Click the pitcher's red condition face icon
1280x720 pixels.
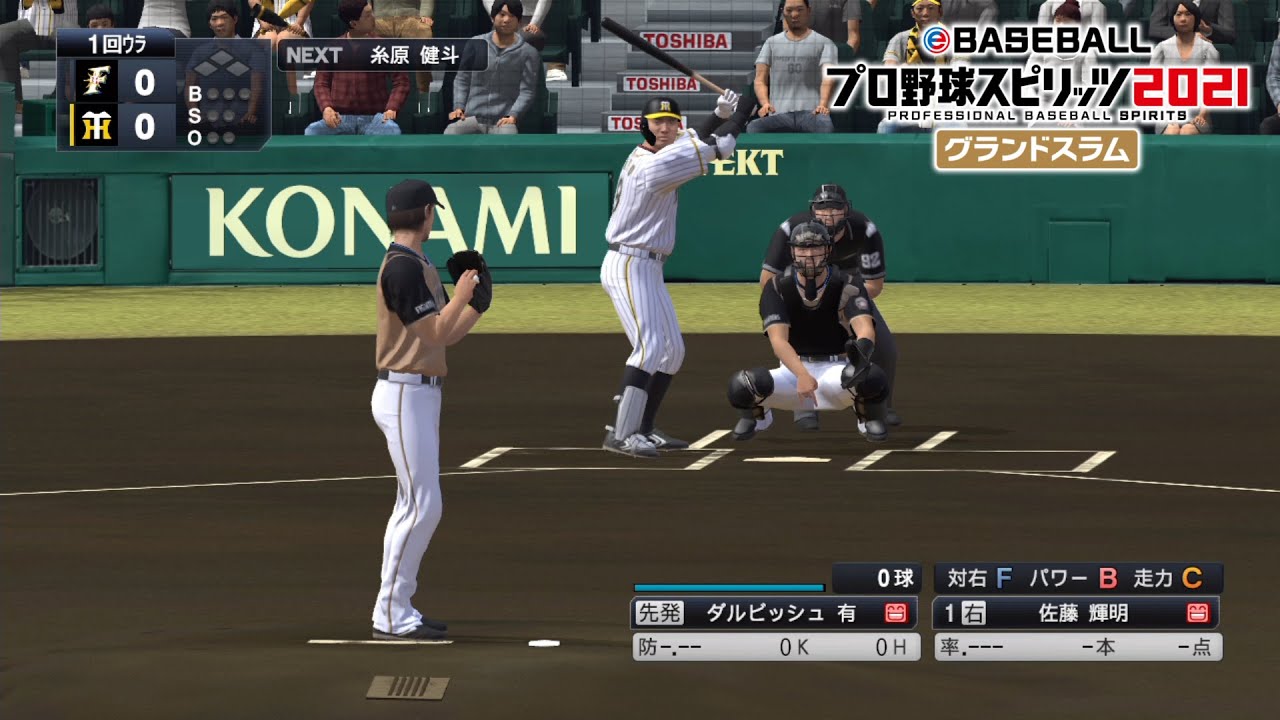896,613
